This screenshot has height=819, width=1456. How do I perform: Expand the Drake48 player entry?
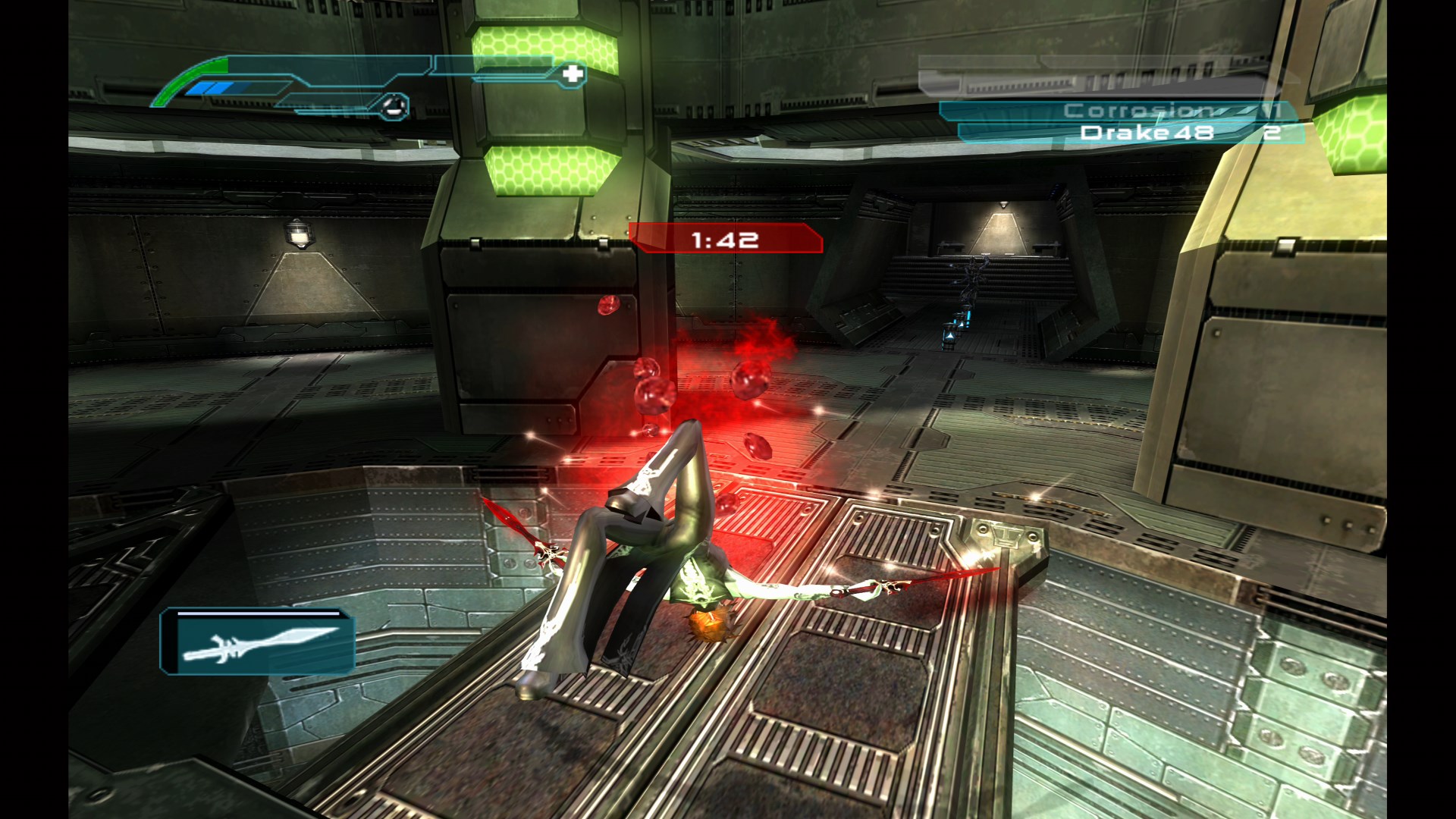pos(1130,134)
